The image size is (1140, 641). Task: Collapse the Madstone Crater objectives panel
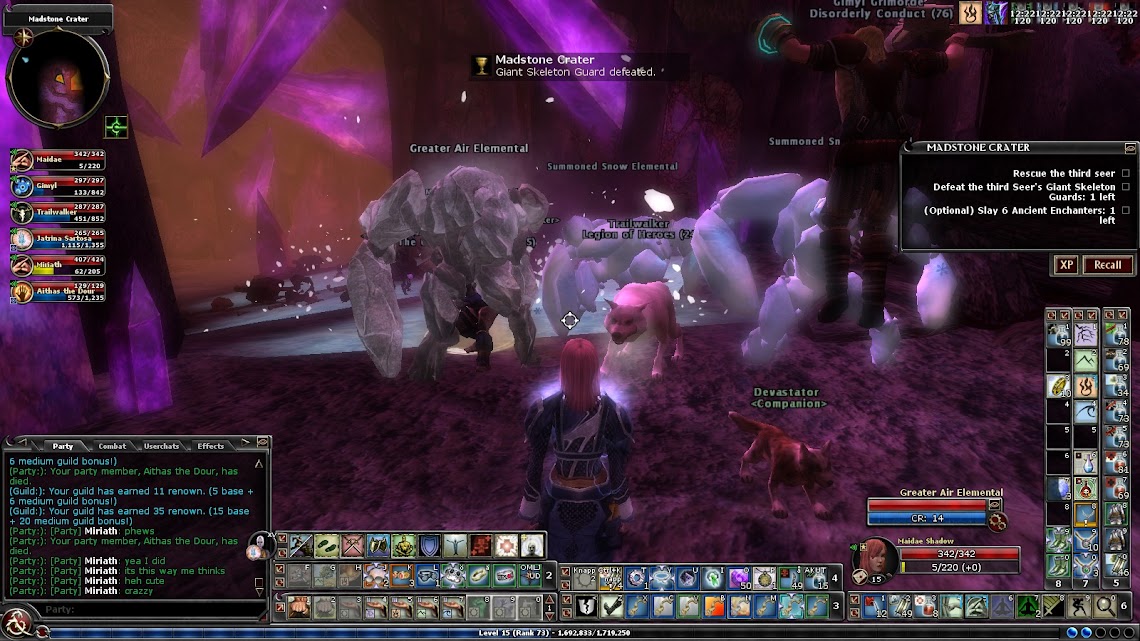click(x=1130, y=148)
